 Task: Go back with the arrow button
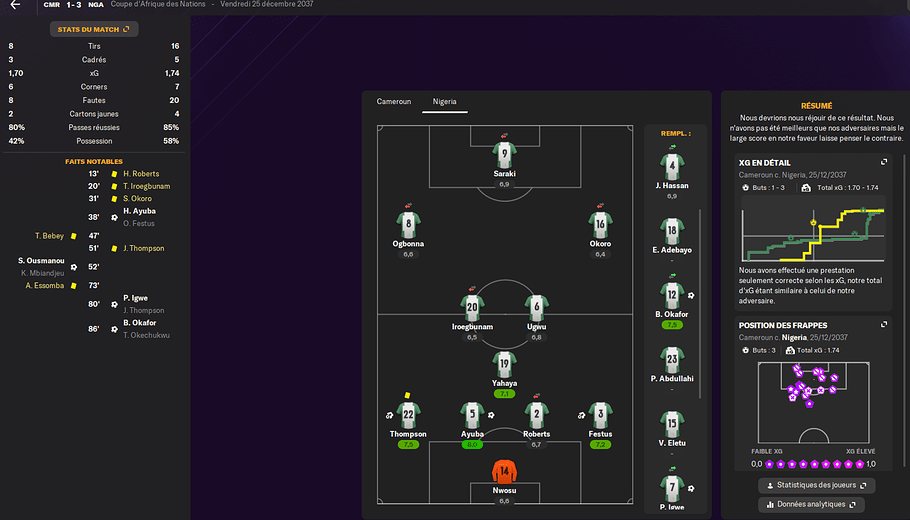pos(15,5)
